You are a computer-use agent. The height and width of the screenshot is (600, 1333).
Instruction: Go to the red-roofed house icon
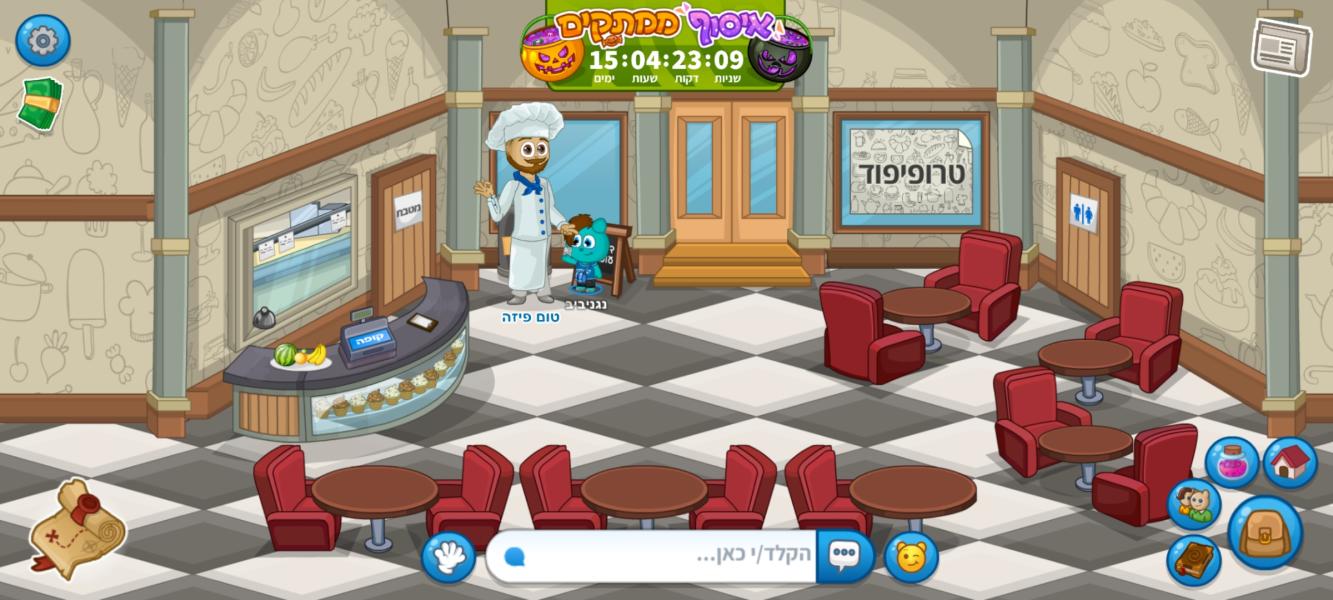coord(1290,462)
